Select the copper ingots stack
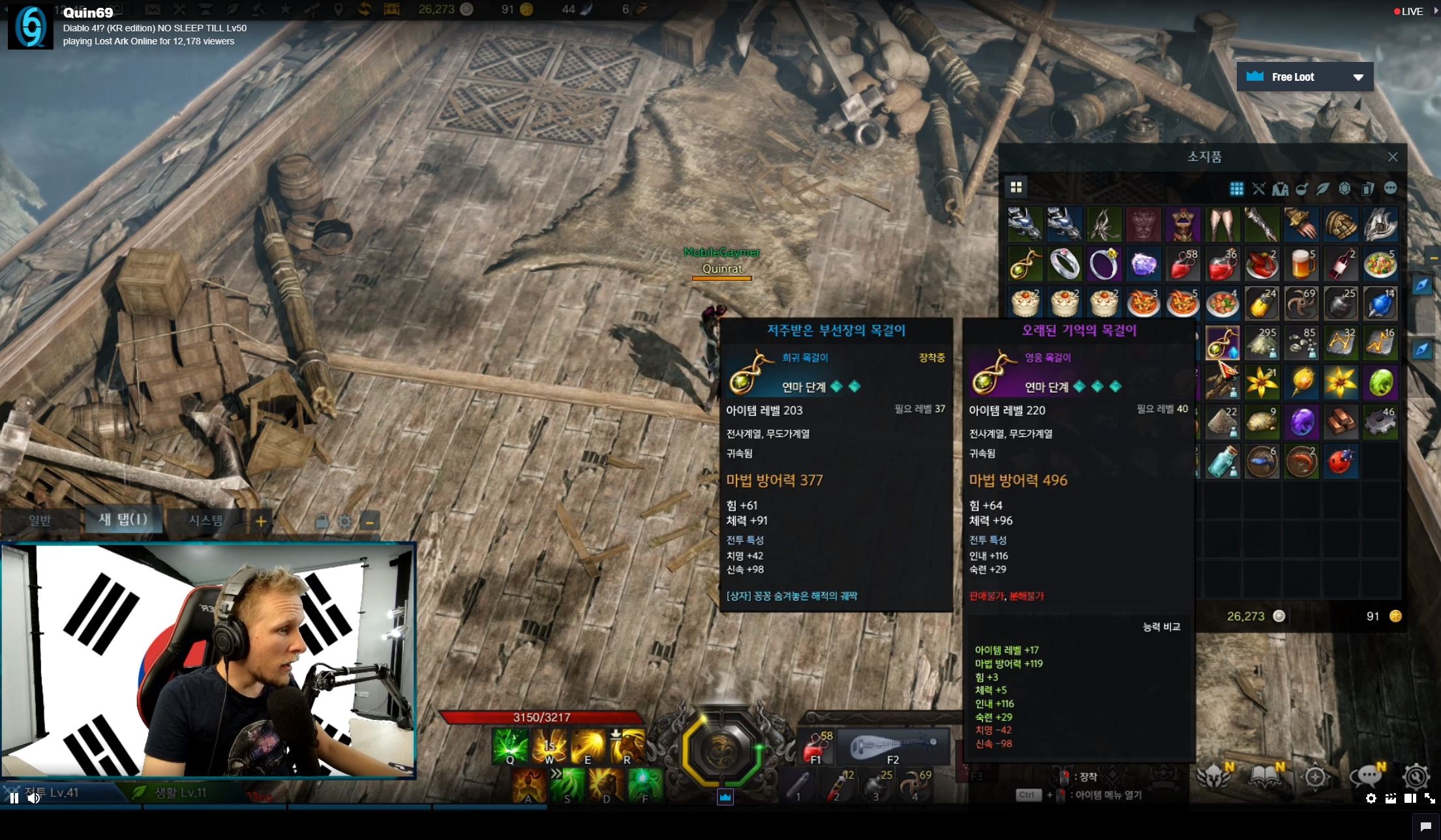 click(x=1341, y=422)
